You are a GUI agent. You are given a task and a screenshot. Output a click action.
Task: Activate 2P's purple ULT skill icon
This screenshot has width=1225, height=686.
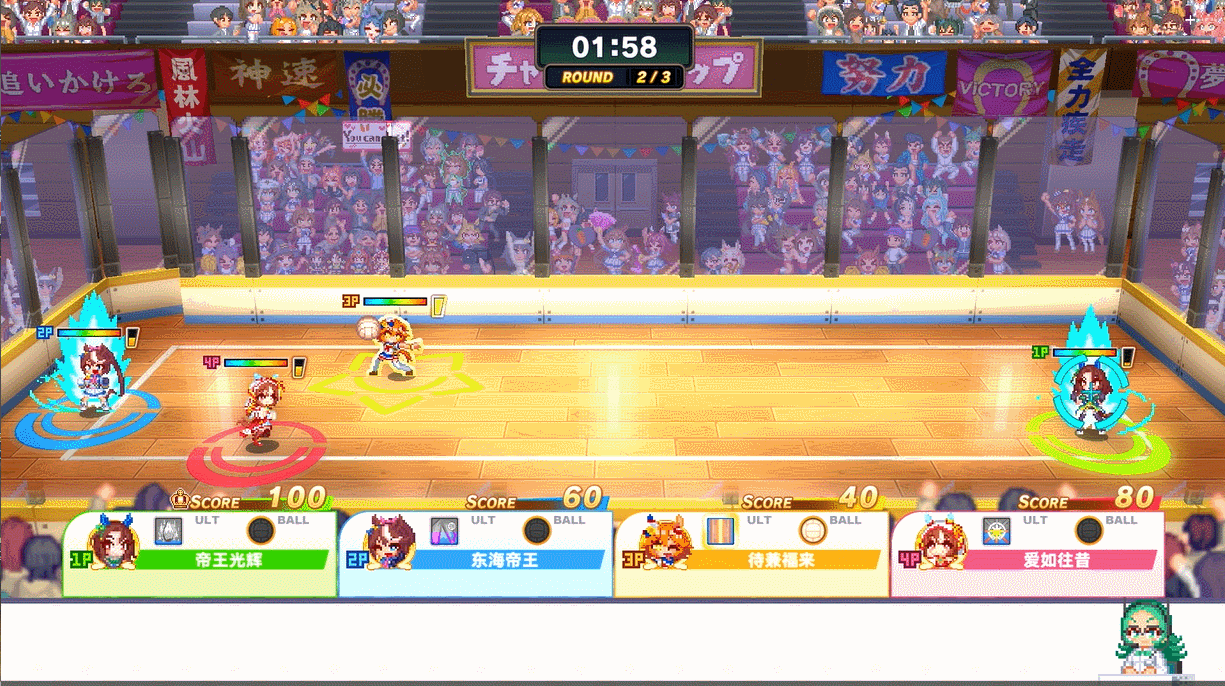444,530
